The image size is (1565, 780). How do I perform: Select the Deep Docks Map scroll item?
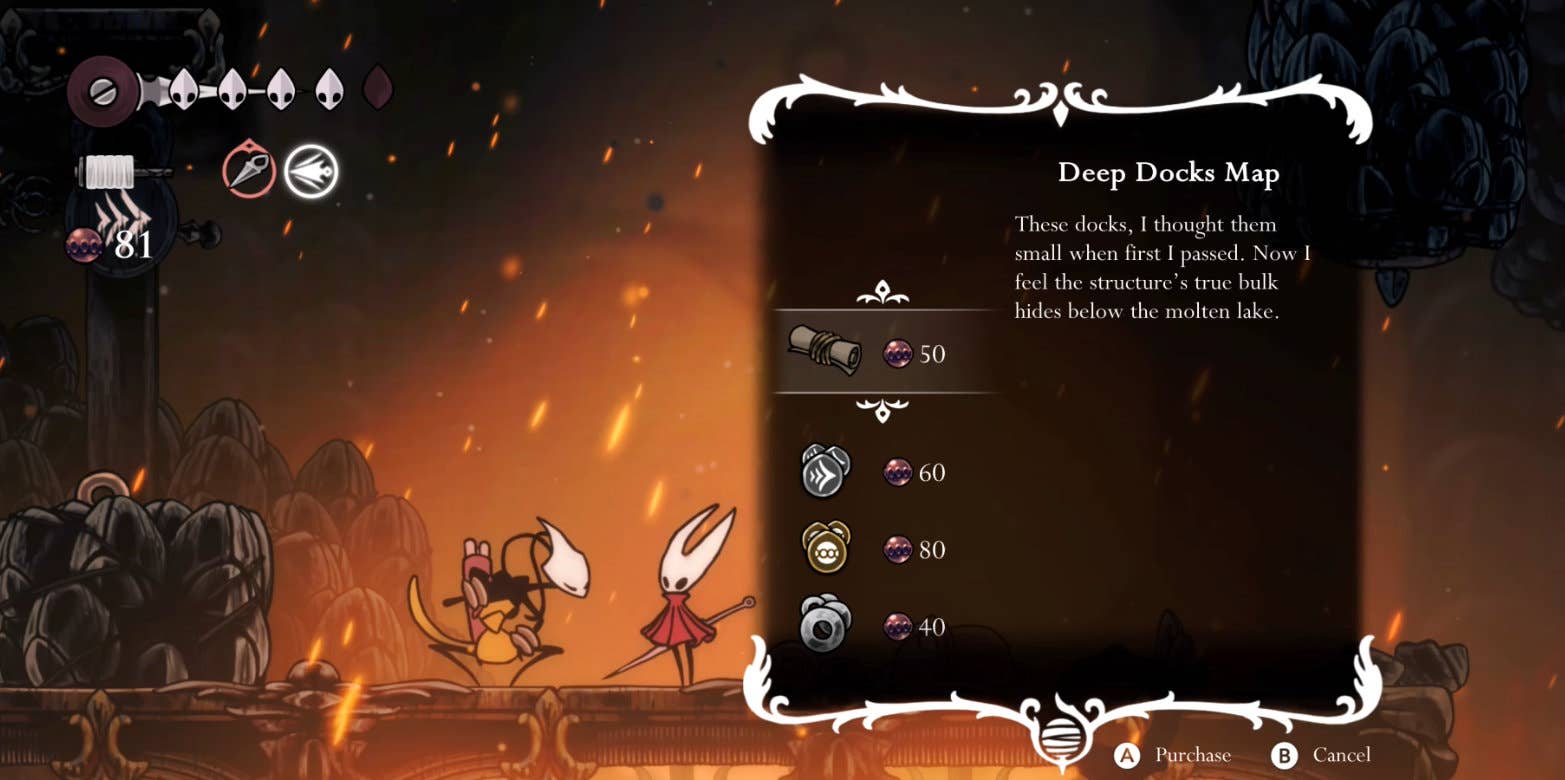[824, 351]
